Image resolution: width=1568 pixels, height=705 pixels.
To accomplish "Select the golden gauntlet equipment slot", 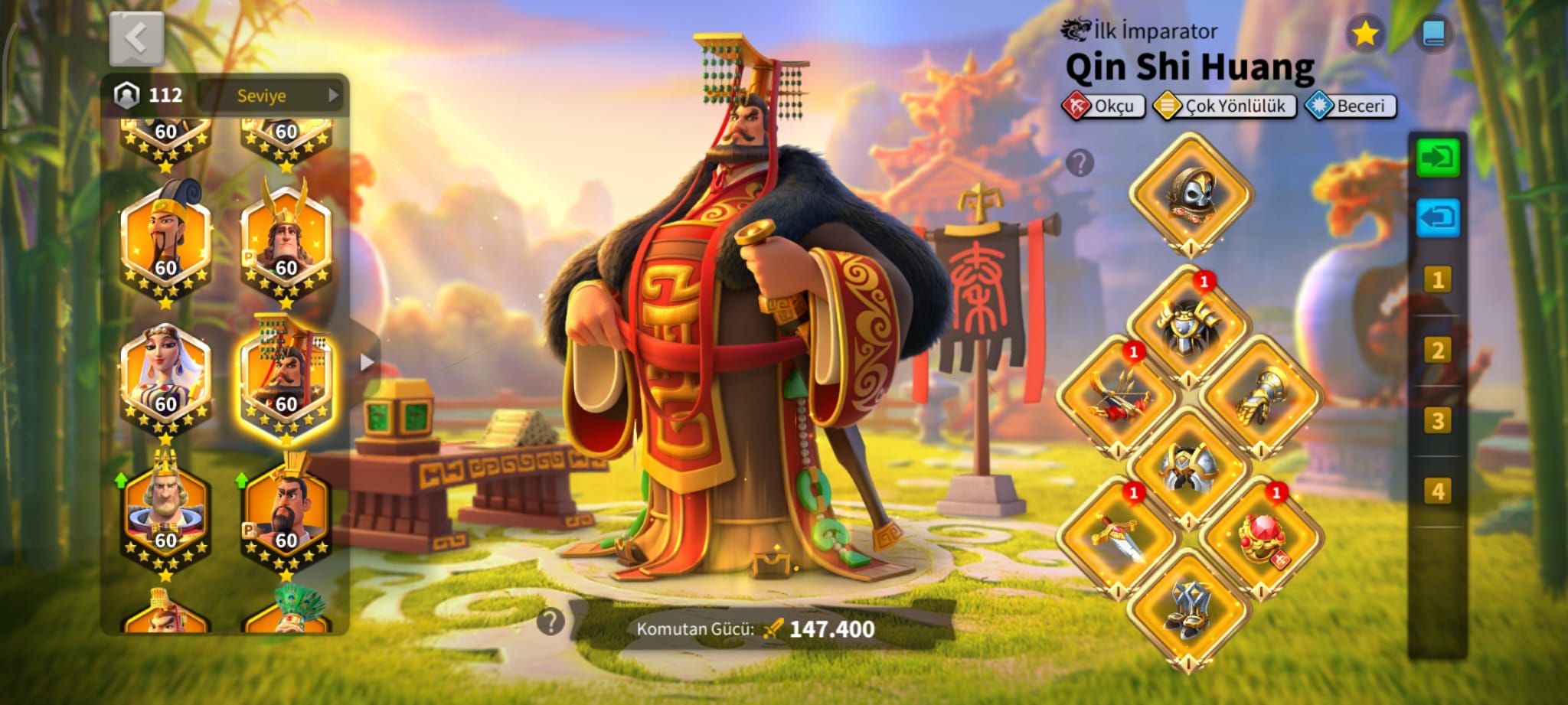I will [x=1260, y=396].
